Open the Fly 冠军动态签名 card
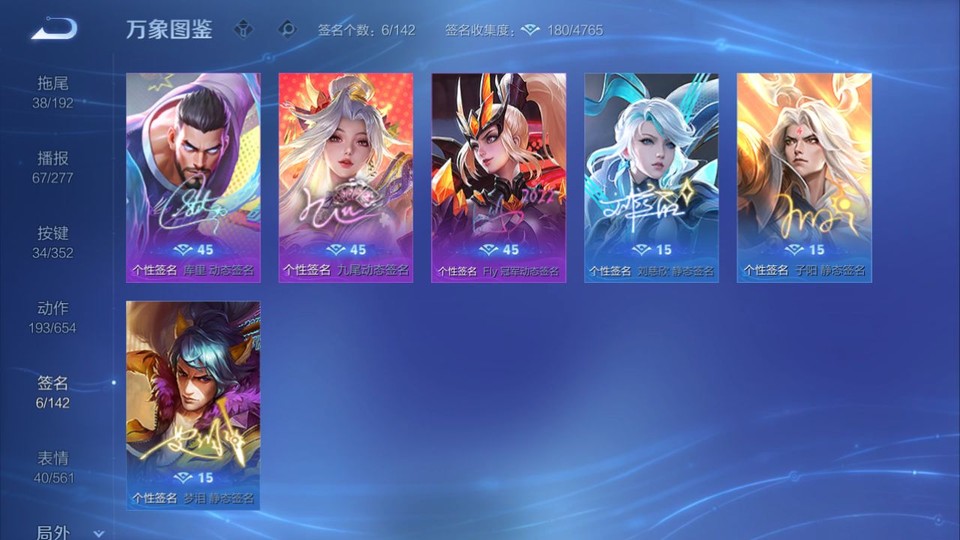 coord(499,177)
